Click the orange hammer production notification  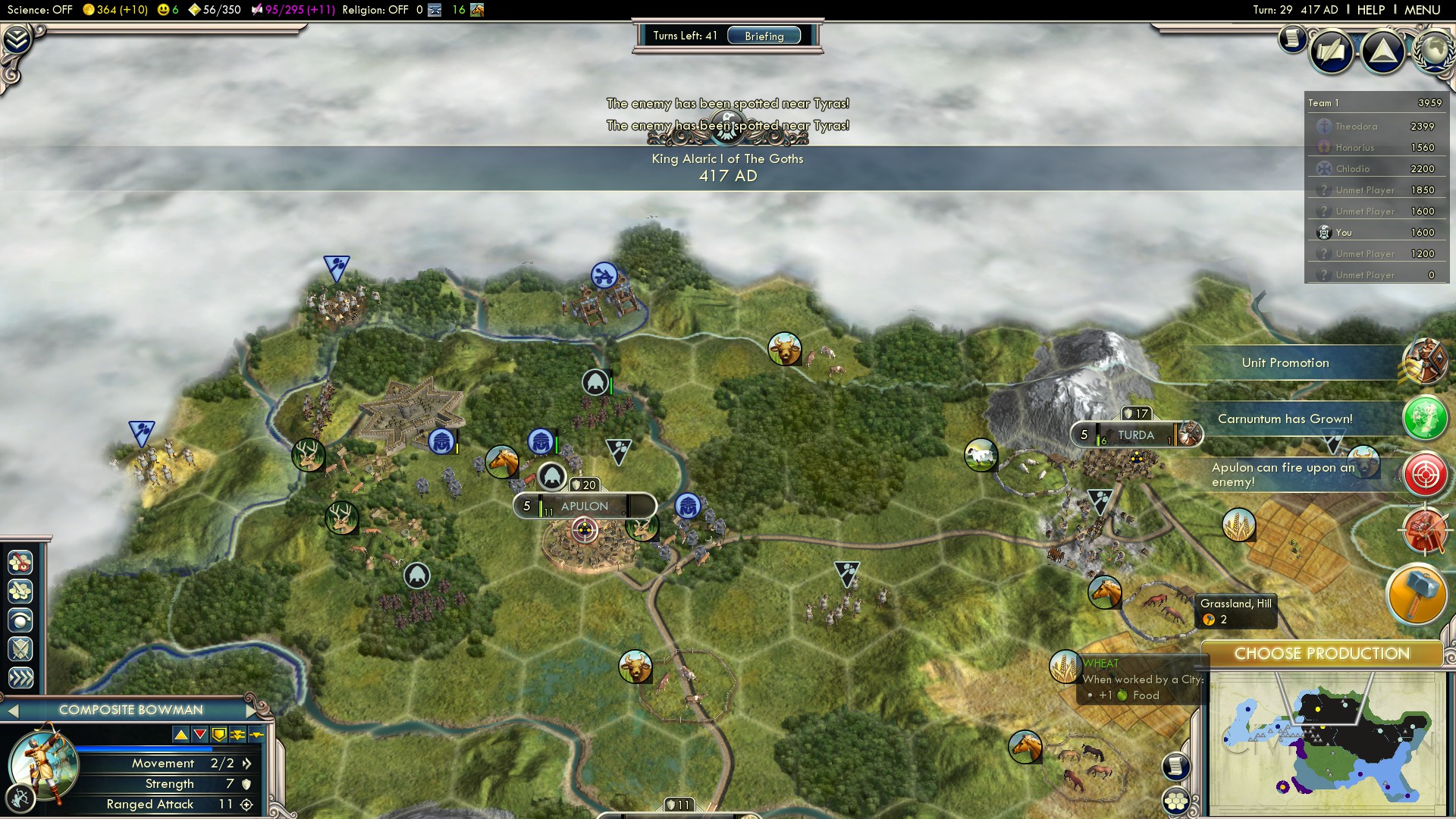pyautogui.click(x=1416, y=594)
